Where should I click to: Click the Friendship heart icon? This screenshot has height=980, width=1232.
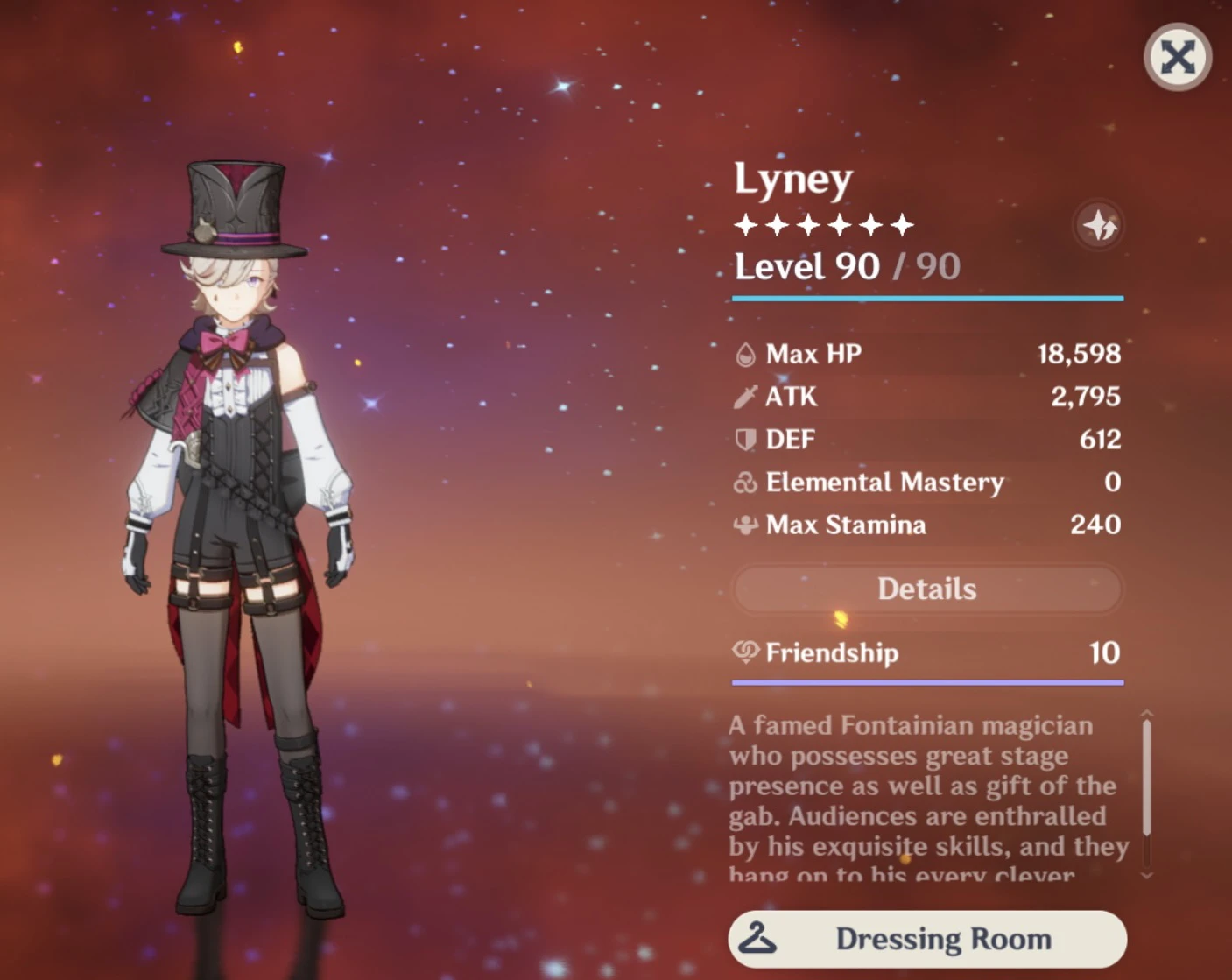click(744, 653)
